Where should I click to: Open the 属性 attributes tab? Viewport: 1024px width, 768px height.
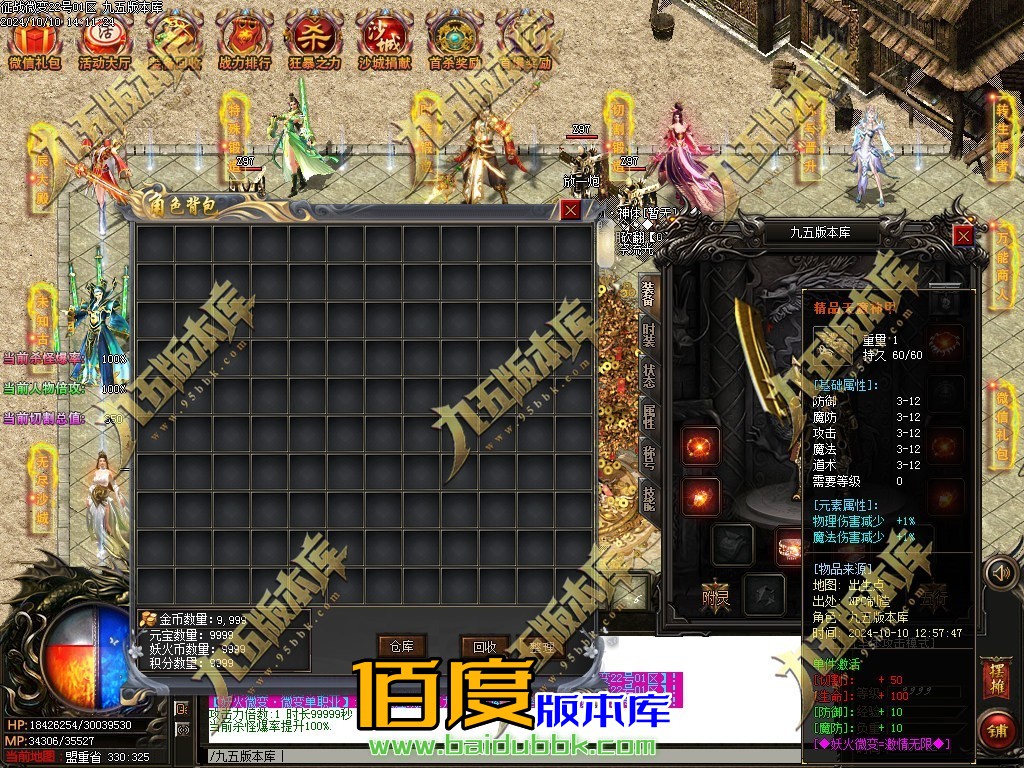click(649, 417)
